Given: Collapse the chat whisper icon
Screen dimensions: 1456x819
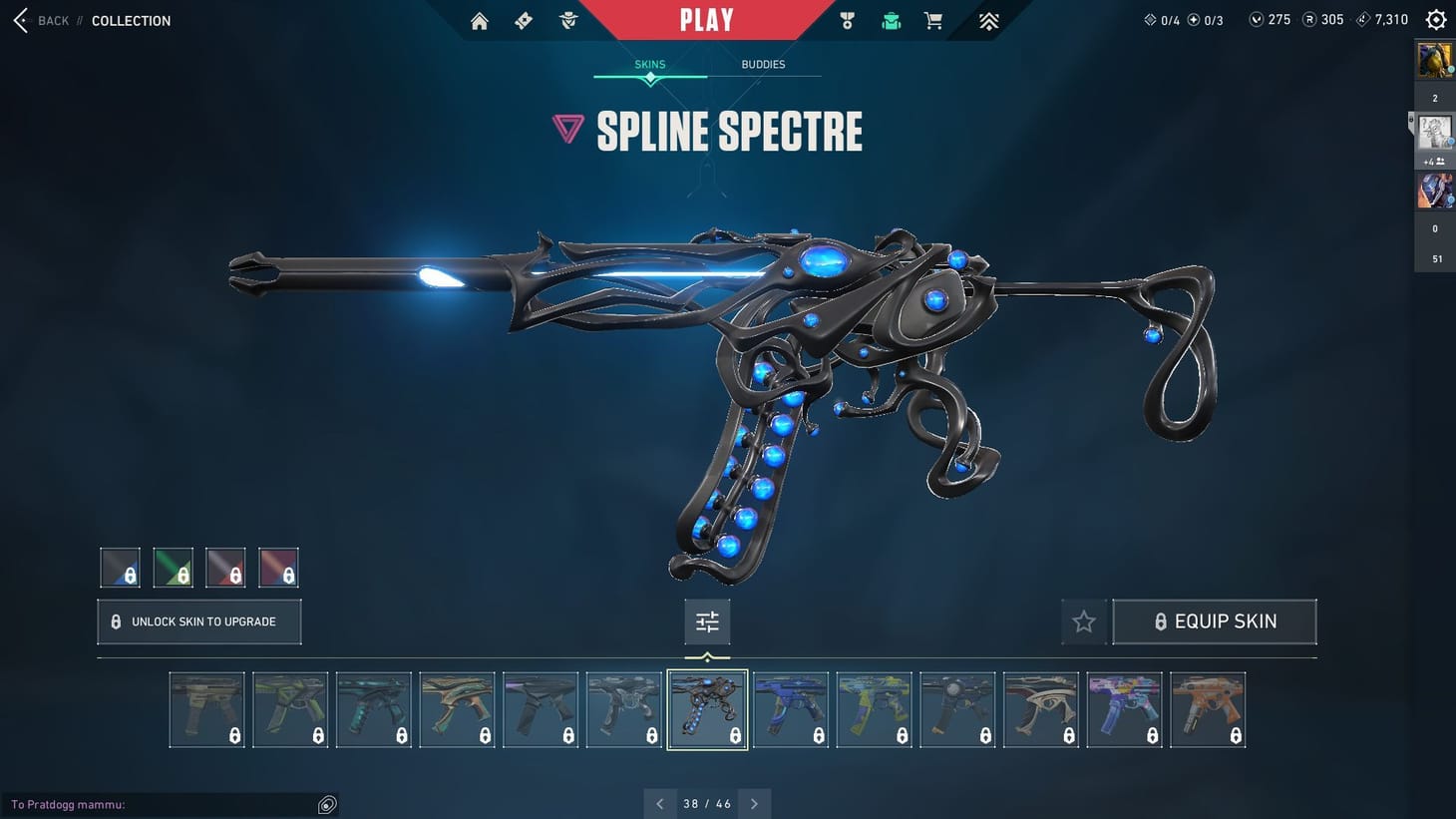Looking at the screenshot, I should pos(327,804).
